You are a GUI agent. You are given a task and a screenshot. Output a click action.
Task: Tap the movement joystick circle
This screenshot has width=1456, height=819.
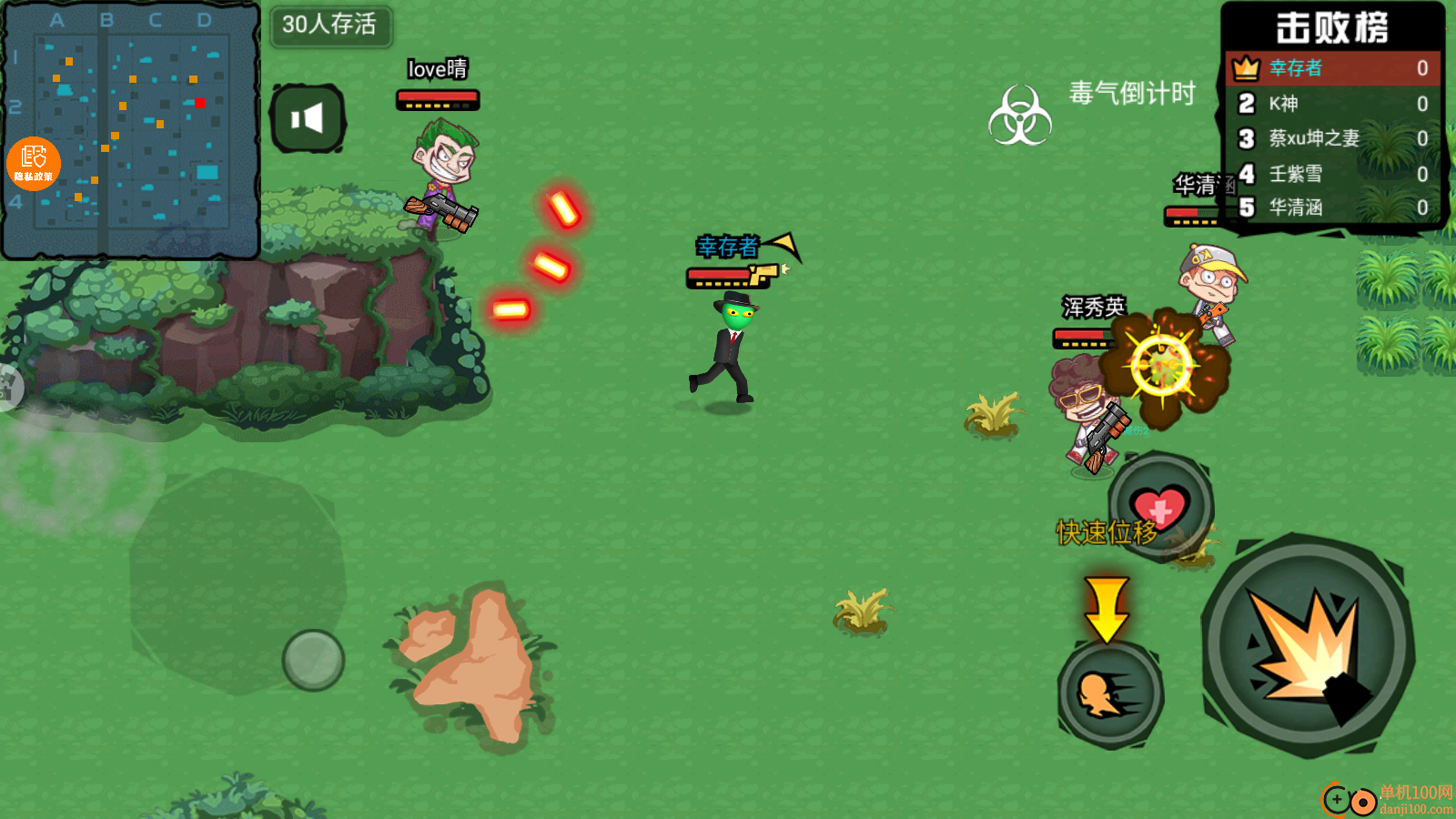(x=312, y=658)
